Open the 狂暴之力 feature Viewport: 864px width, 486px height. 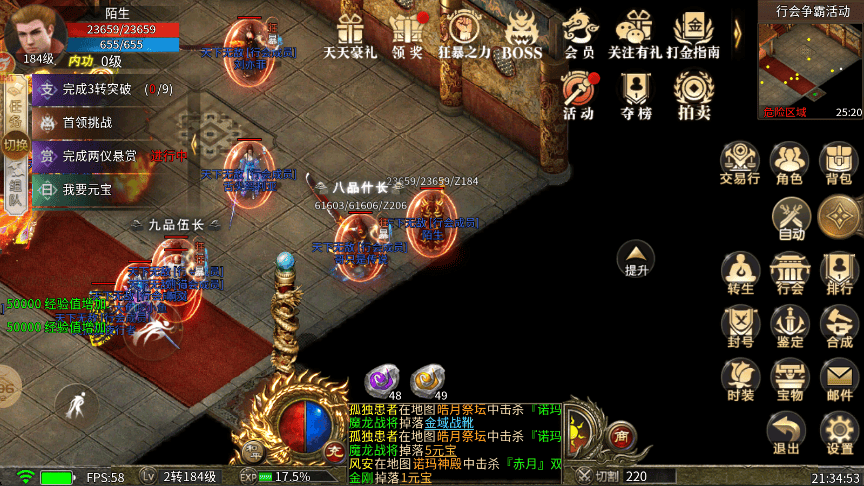[464, 33]
